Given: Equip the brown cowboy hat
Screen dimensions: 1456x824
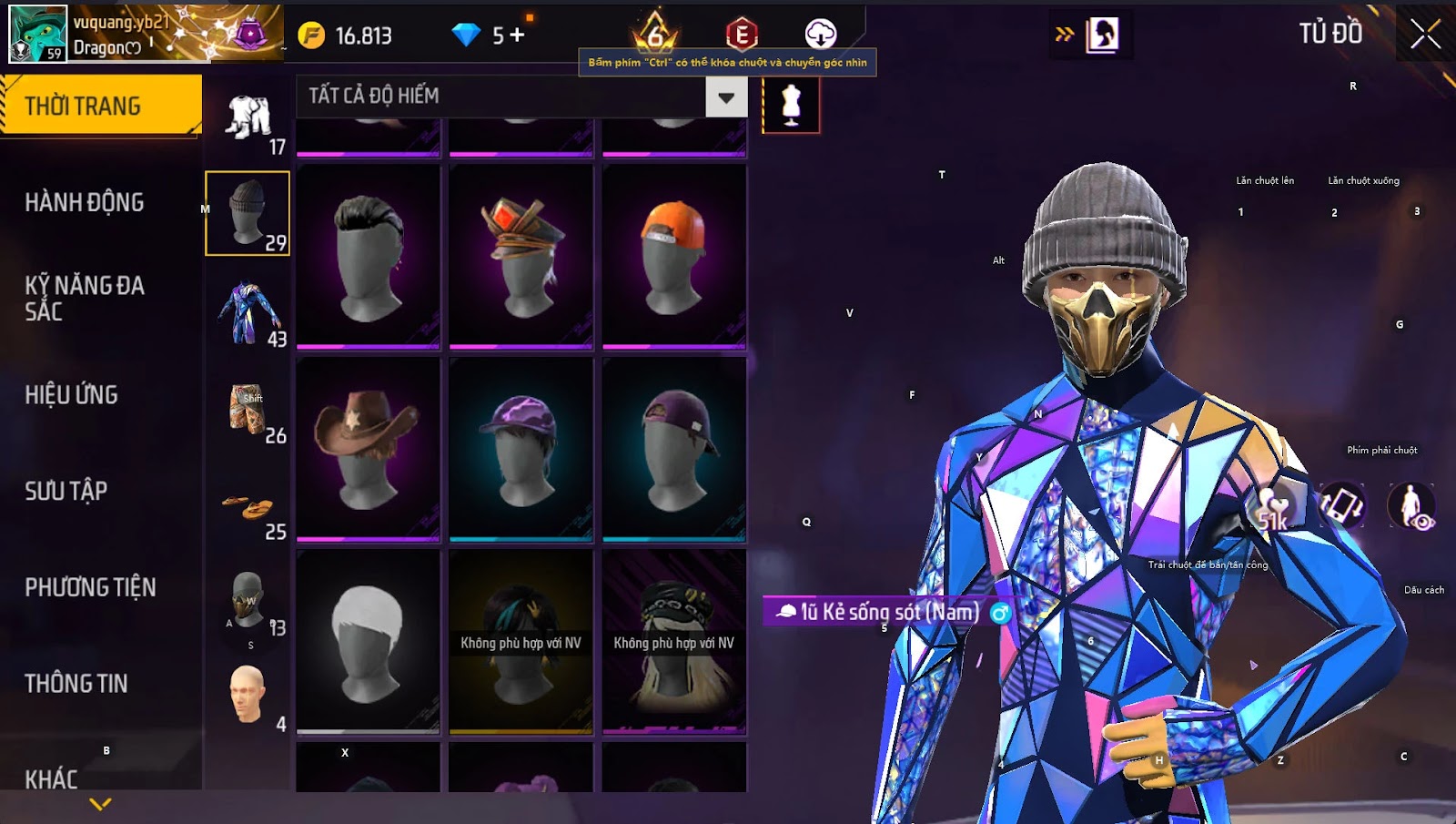Looking at the screenshot, I should pos(368,449).
